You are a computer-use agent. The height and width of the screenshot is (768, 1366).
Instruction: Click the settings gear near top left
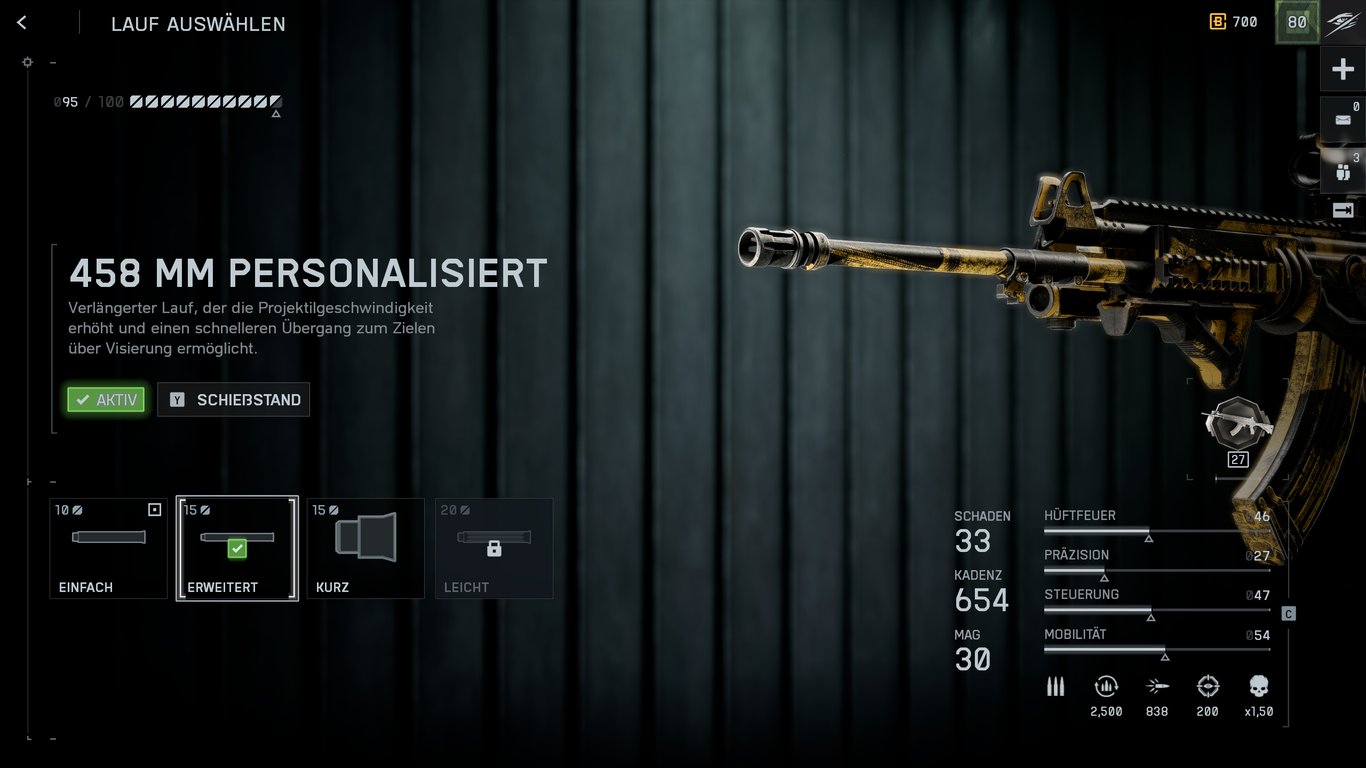[x=27, y=61]
